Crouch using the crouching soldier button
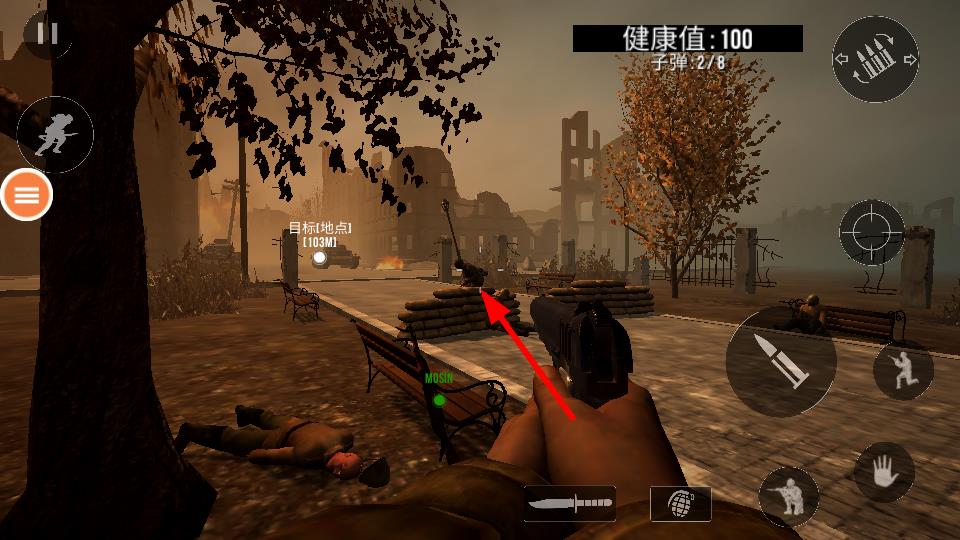Image resolution: width=960 pixels, height=540 pixels. 789,496
